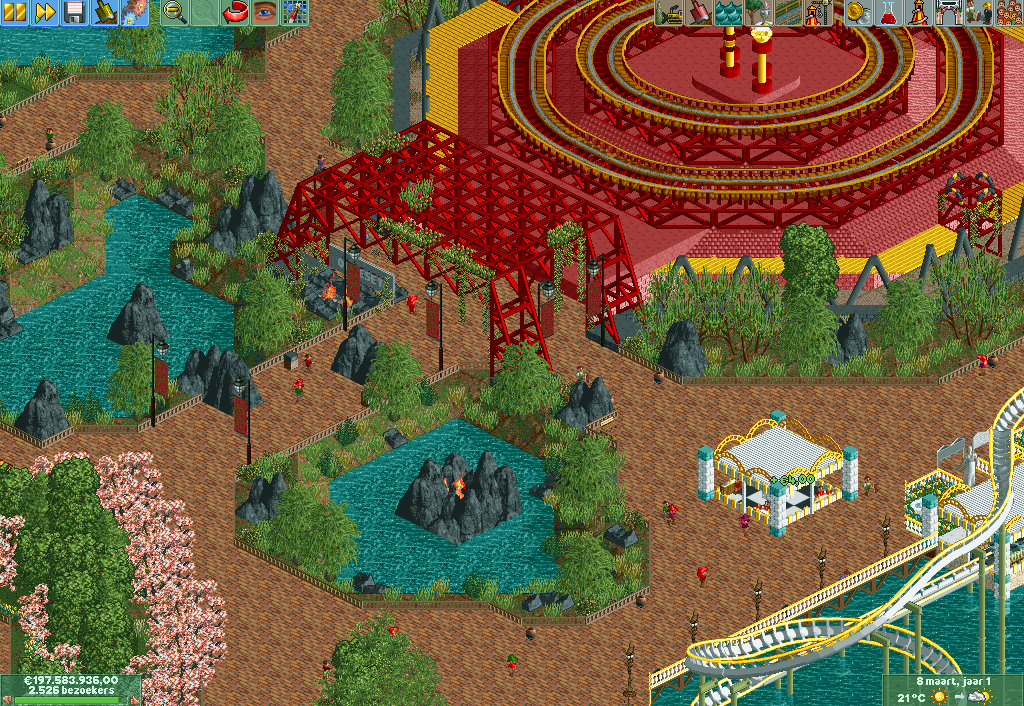The width and height of the screenshot is (1024, 706).
Task: Open the footpath construction tool
Action: click(787, 12)
